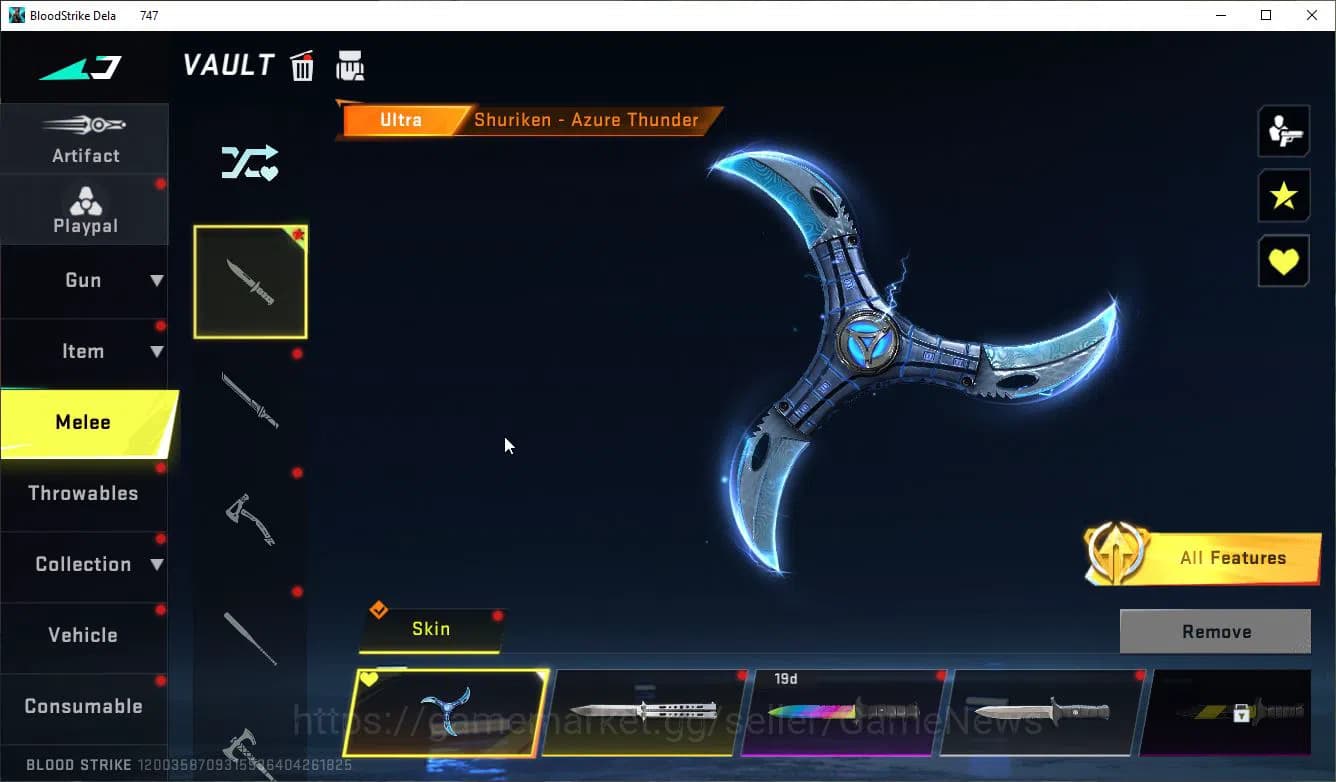Toggle the Artifact sidebar entry
The height and width of the screenshot is (782, 1336).
(x=85, y=140)
